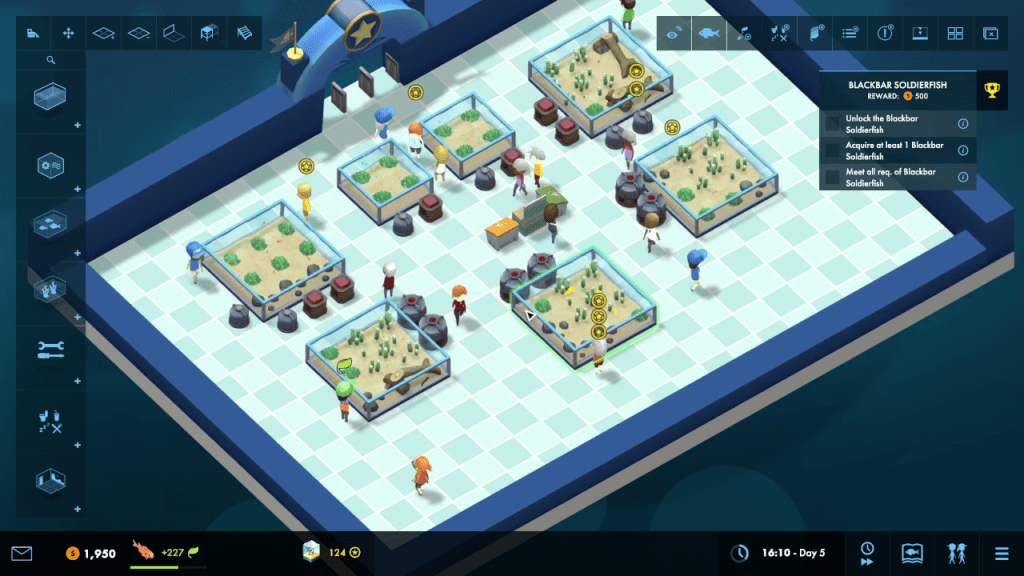Click the gold trophy objectives icon
The image size is (1024, 576).
(991, 90)
